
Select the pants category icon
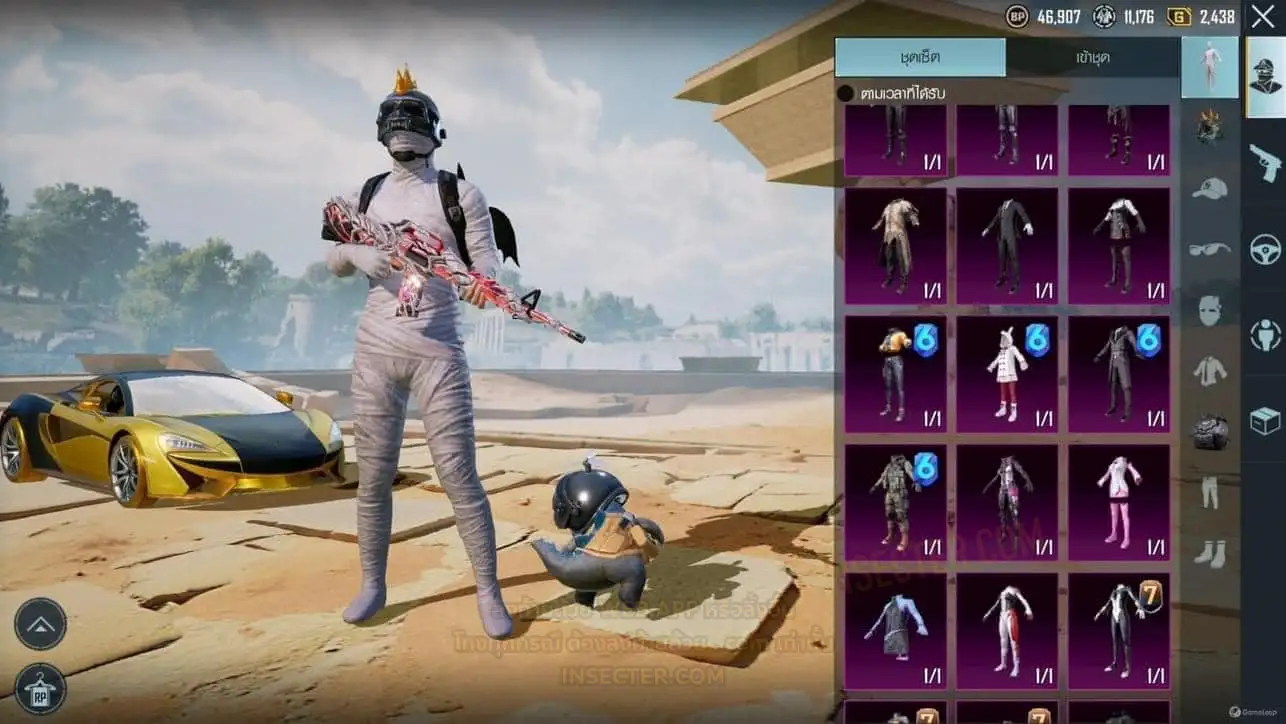click(1210, 492)
